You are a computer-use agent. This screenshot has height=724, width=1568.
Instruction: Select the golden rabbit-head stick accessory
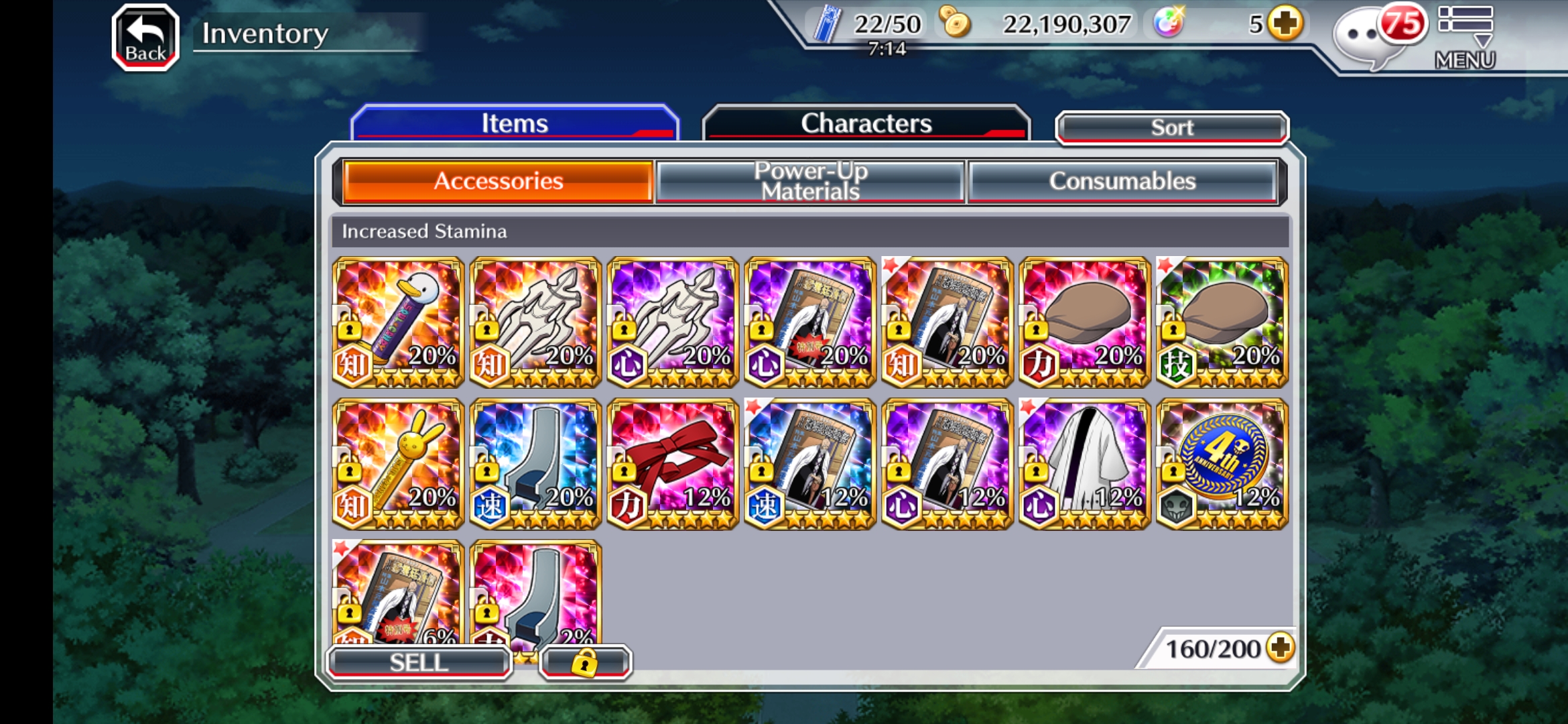[398, 464]
